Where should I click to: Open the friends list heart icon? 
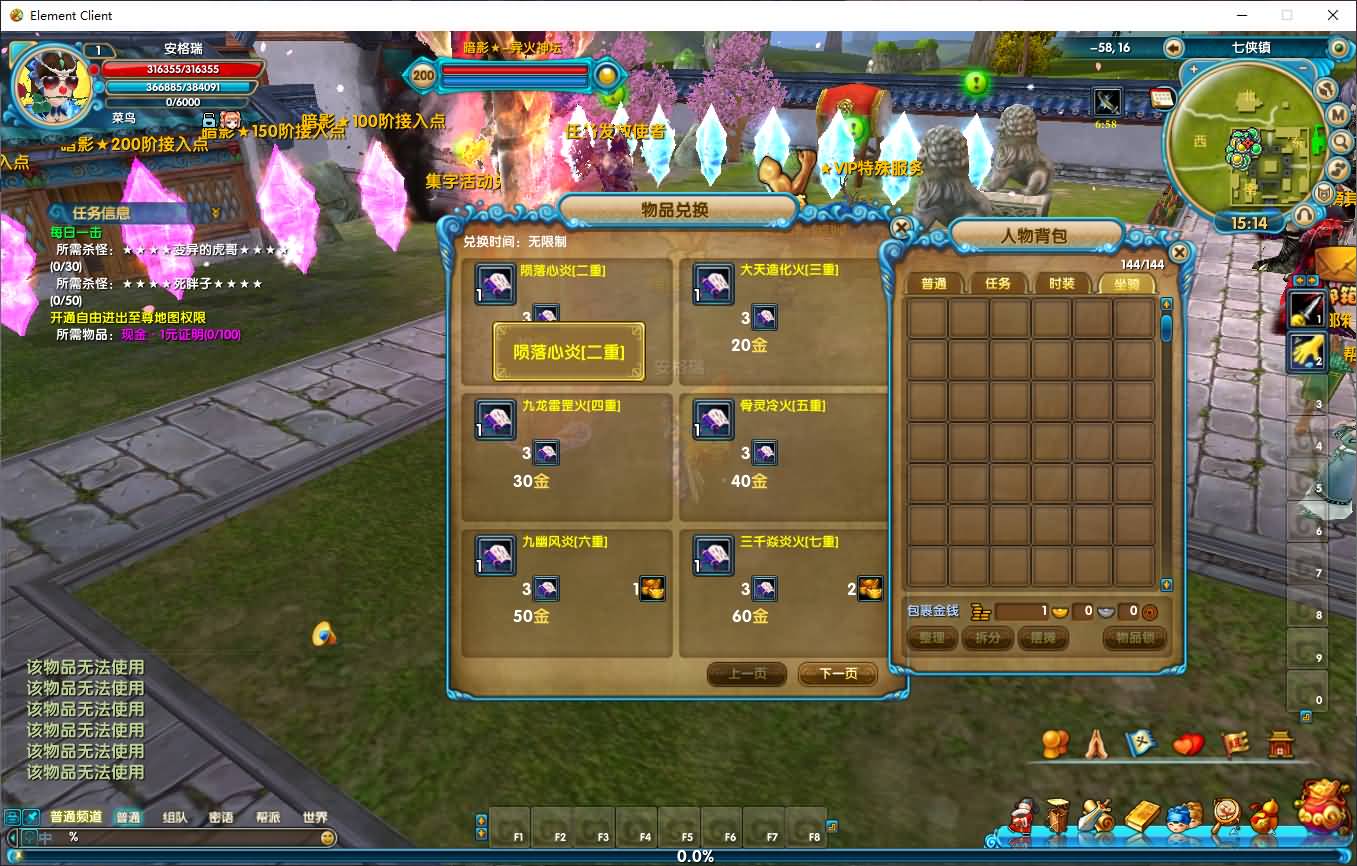pos(1187,744)
